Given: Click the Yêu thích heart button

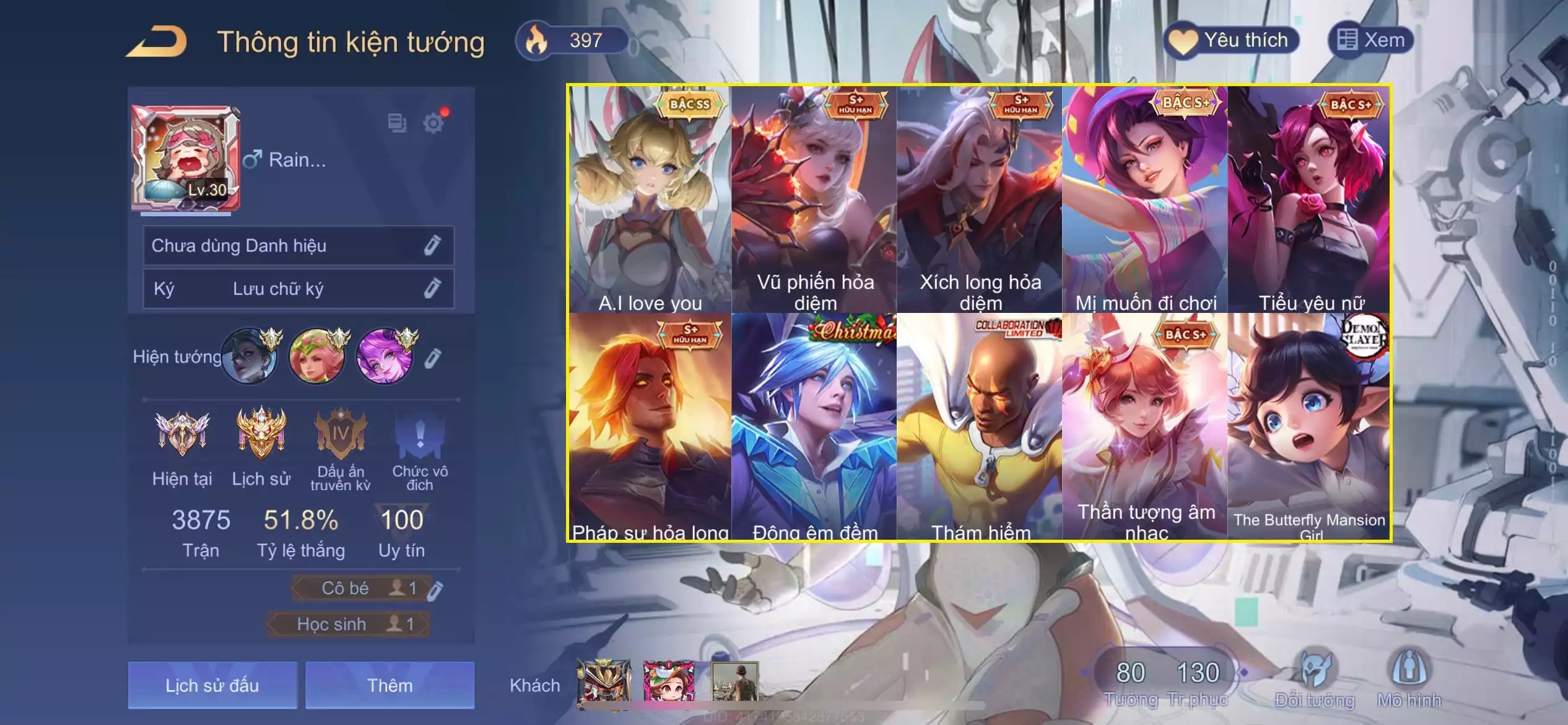Looking at the screenshot, I should (x=1231, y=41).
